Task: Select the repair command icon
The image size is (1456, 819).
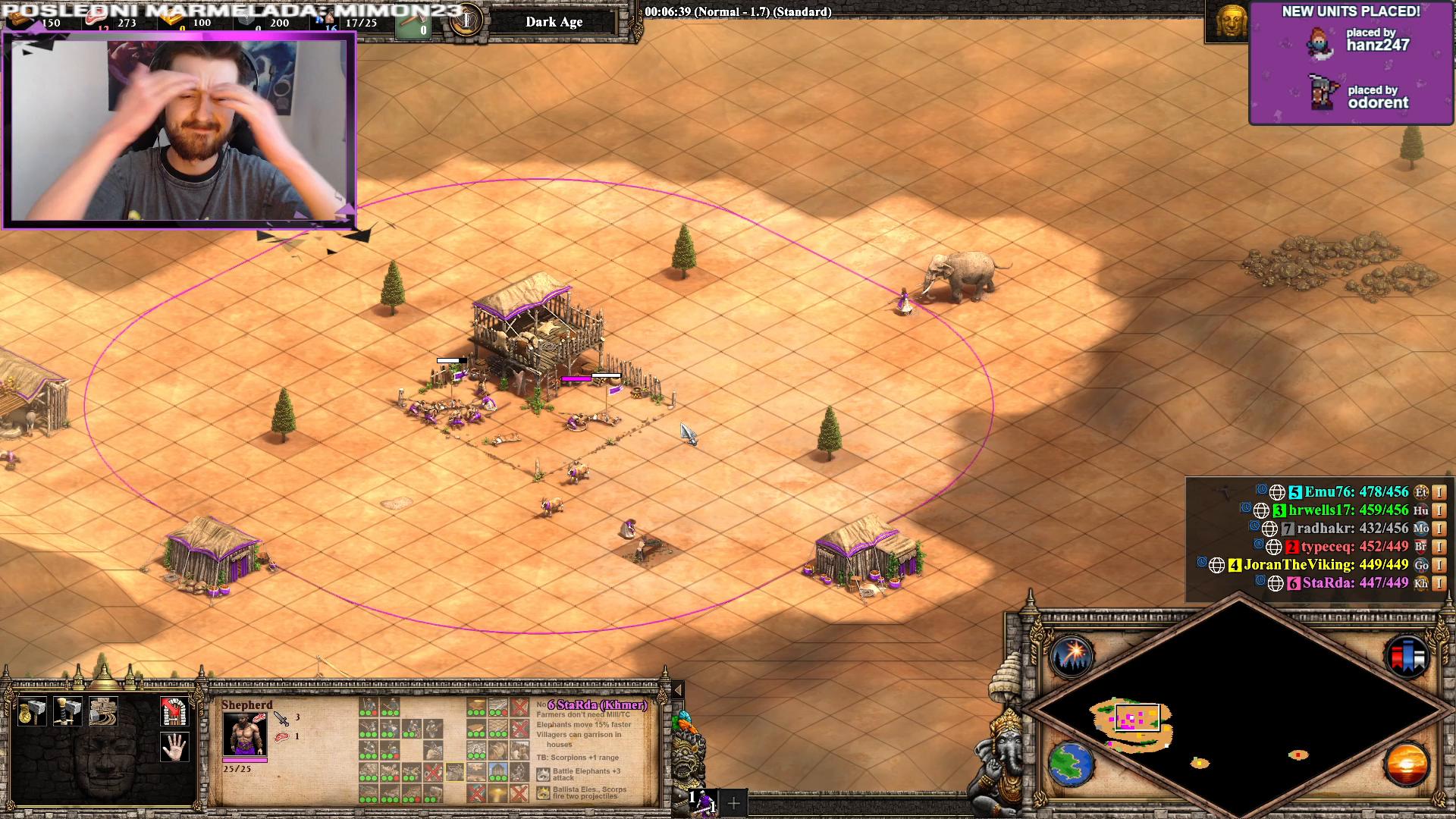Action: click(x=103, y=711)
